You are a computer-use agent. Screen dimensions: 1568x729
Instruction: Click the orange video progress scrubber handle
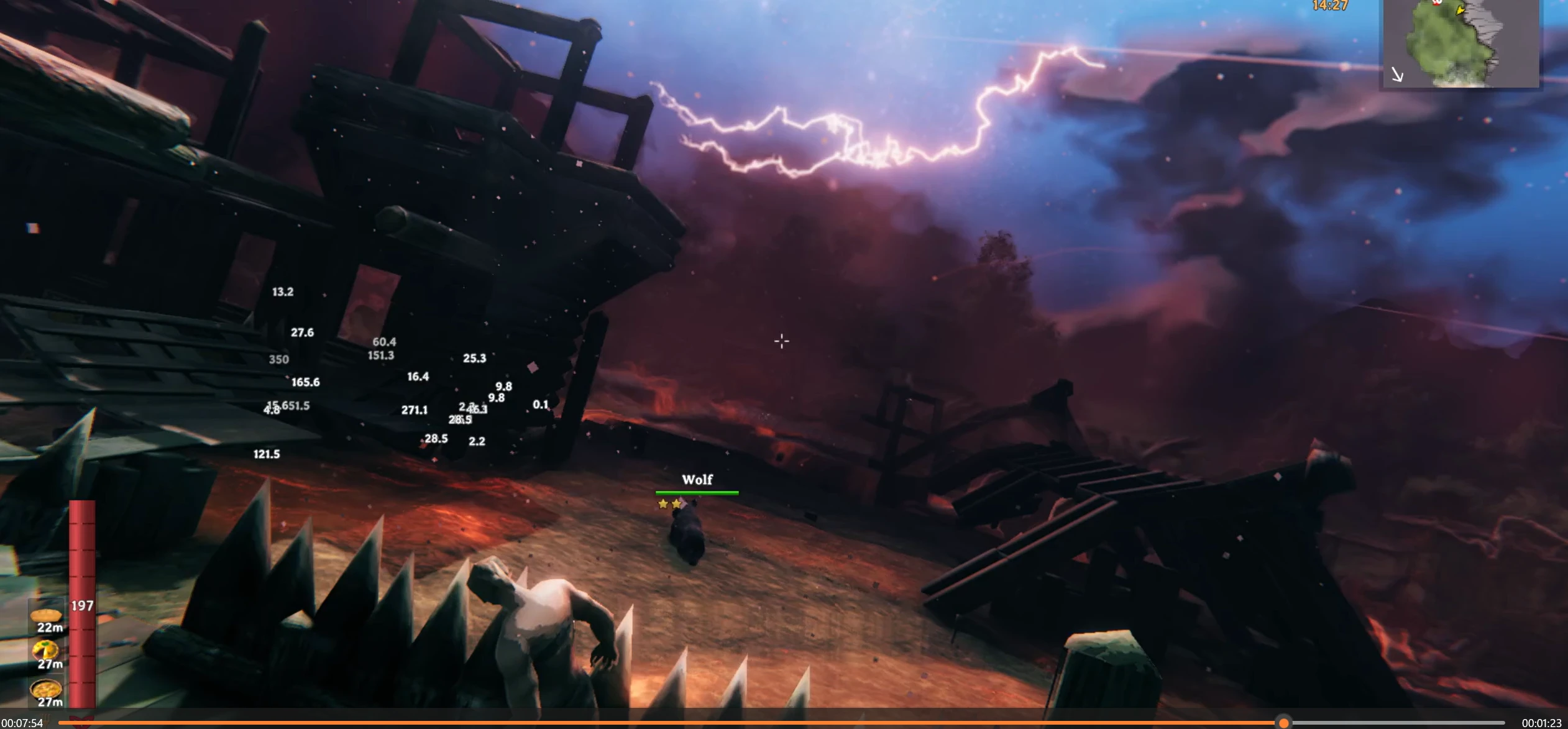1284,723
